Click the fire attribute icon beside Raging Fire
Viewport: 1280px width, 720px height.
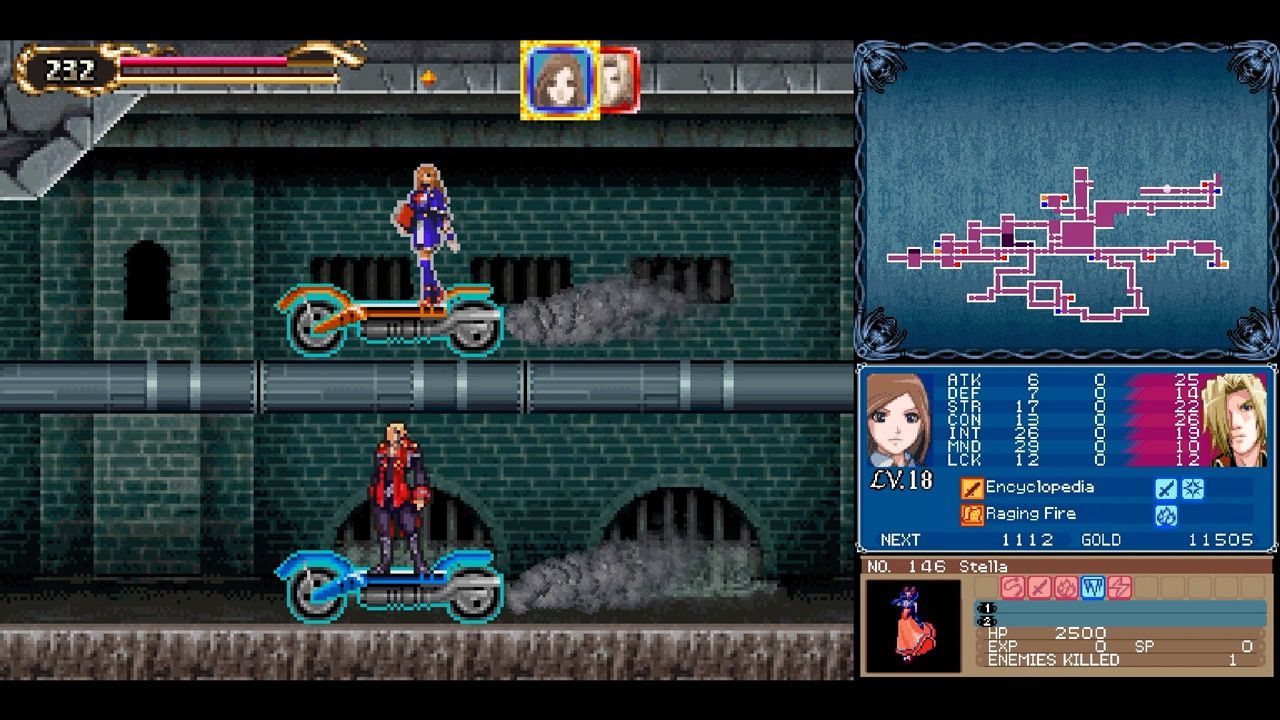click(1166, 513)
